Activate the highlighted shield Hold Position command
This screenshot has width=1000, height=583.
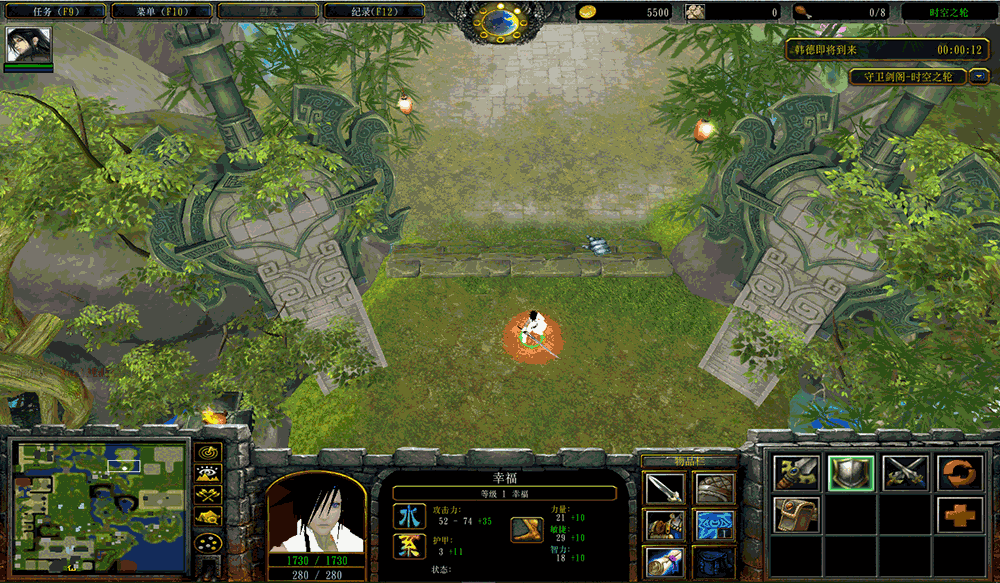[851, 473]
